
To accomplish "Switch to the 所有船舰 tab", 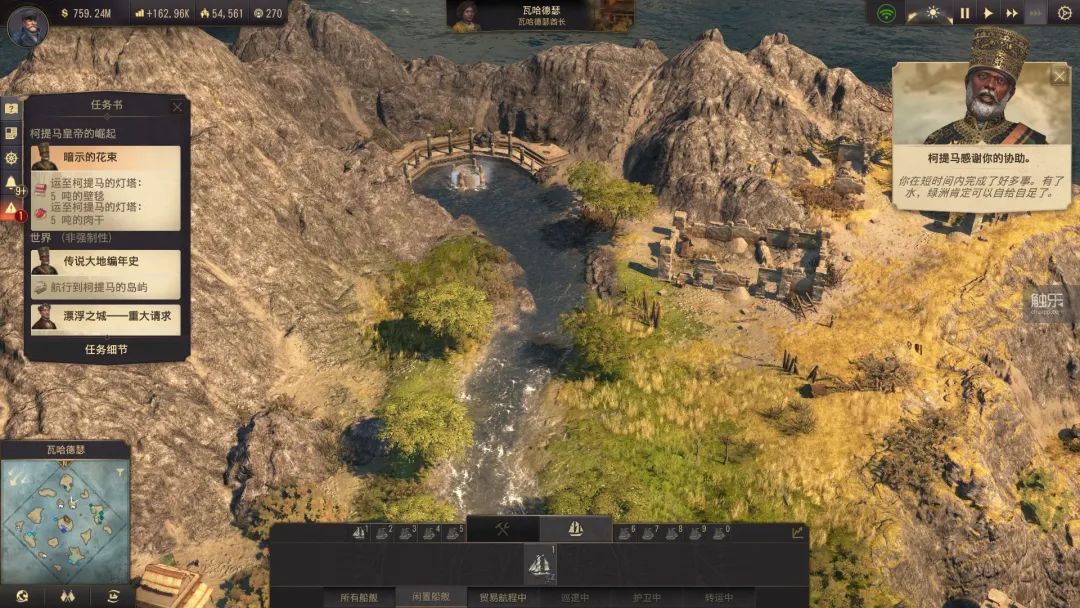I will [359, 598].
